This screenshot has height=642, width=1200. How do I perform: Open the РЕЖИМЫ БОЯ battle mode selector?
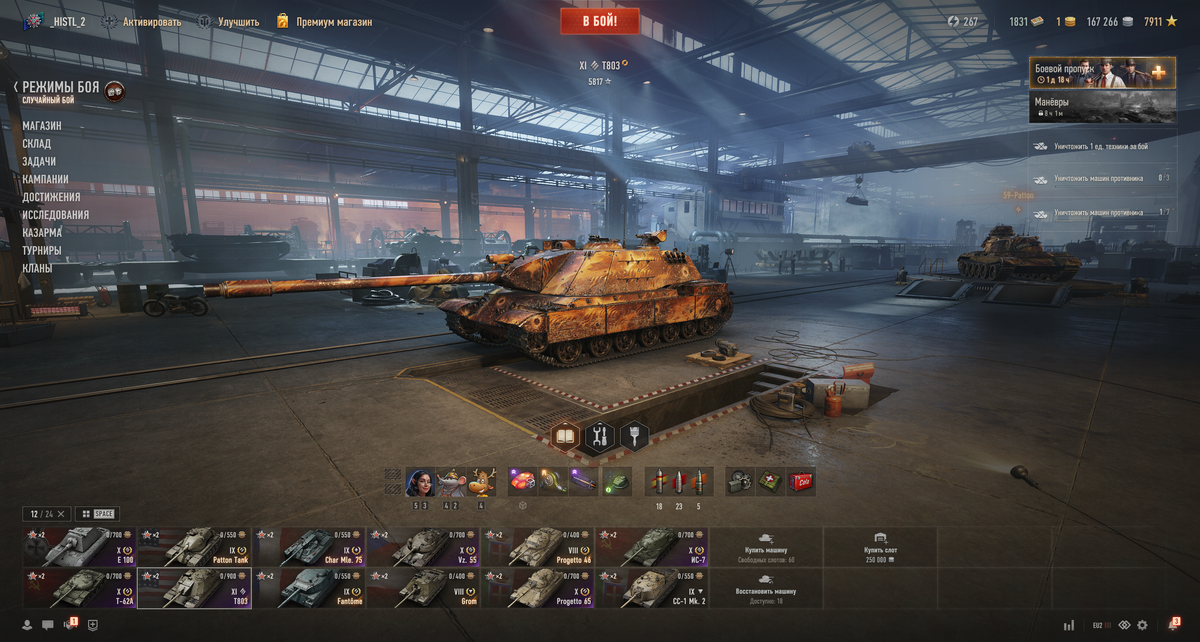pyautogui.click(x=61, y=88)
